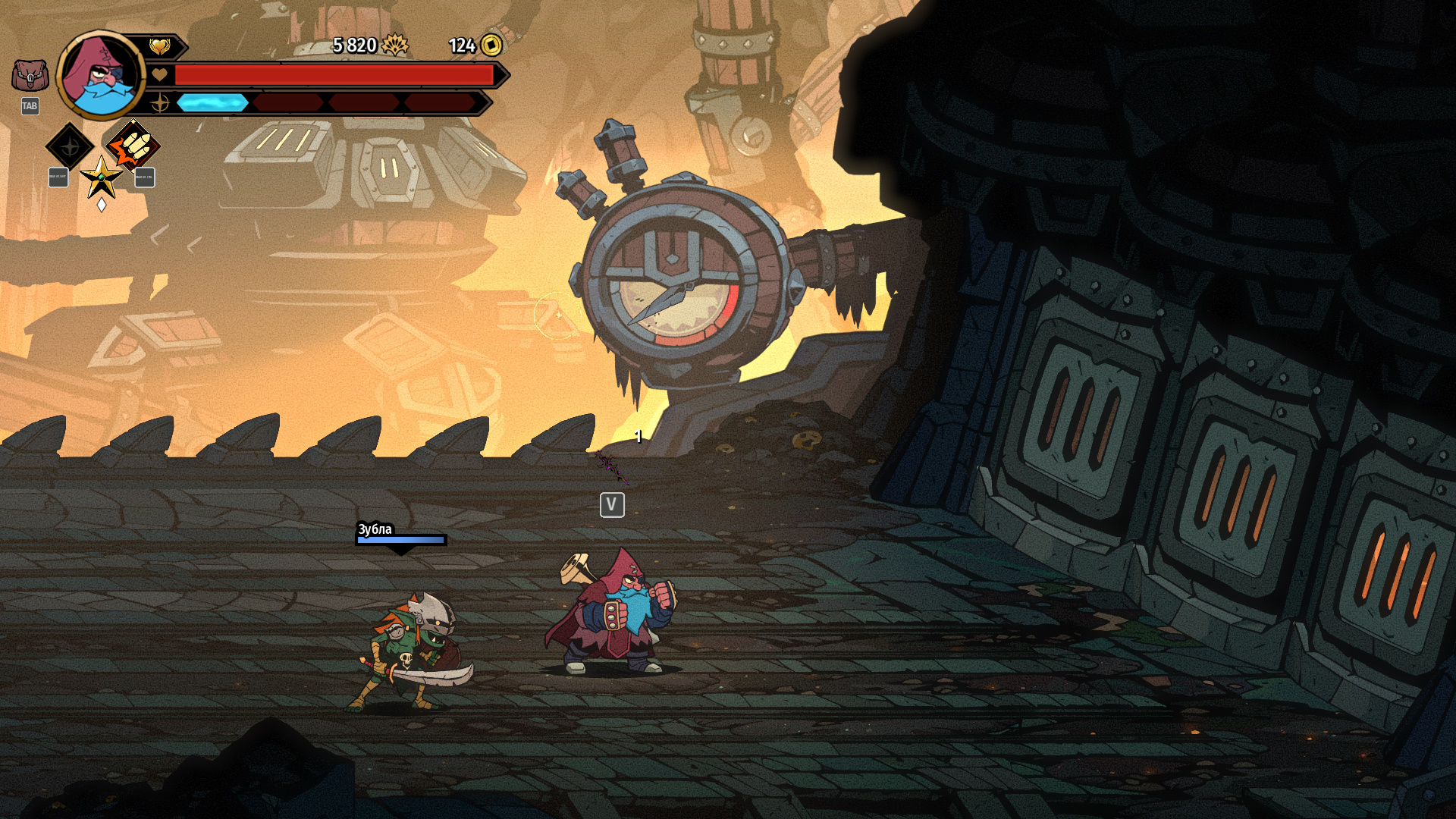Open the leather backpack inventory
Viewport: 1456px width, 819px height.
(30, 76)
